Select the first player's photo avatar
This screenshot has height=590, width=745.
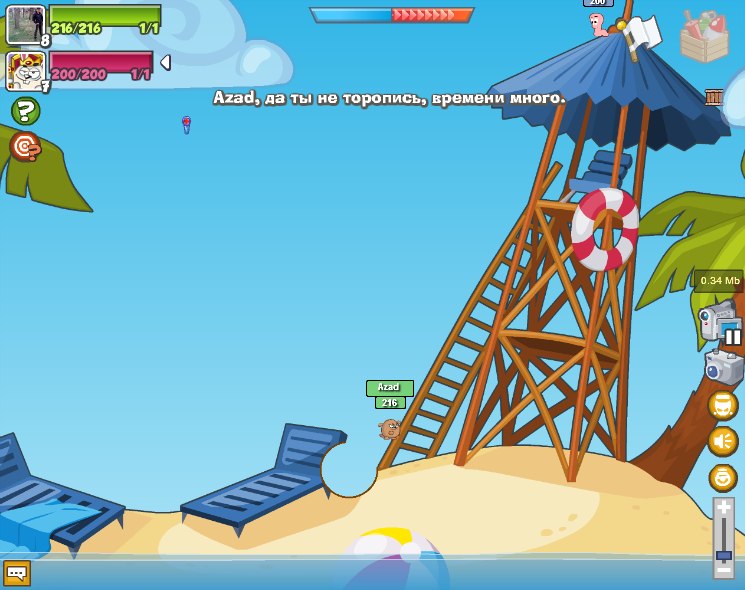point(25,24)
